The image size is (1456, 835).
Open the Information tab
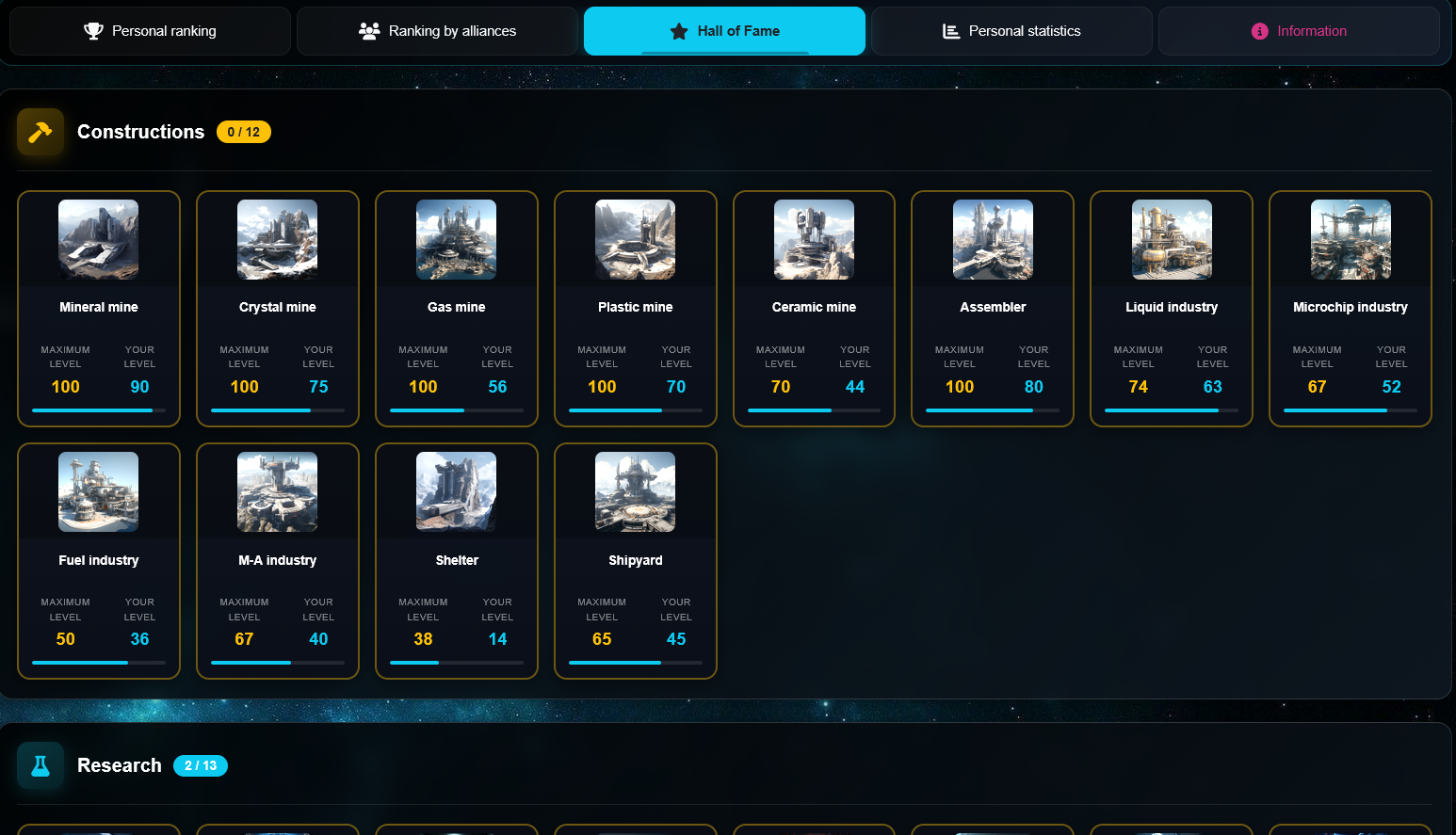[x=1300, y=30]
